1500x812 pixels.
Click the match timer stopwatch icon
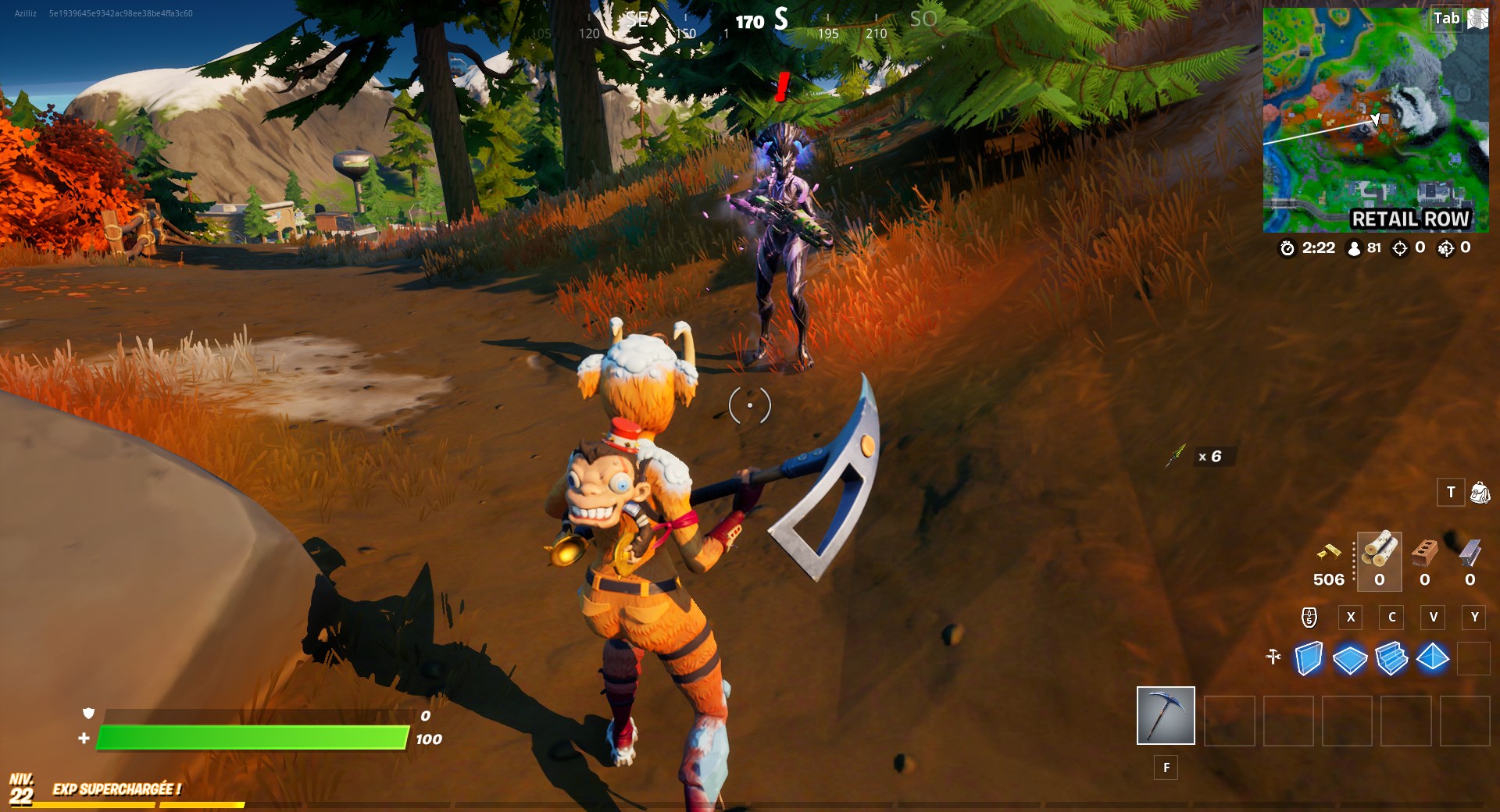(x=1287, y=248)
